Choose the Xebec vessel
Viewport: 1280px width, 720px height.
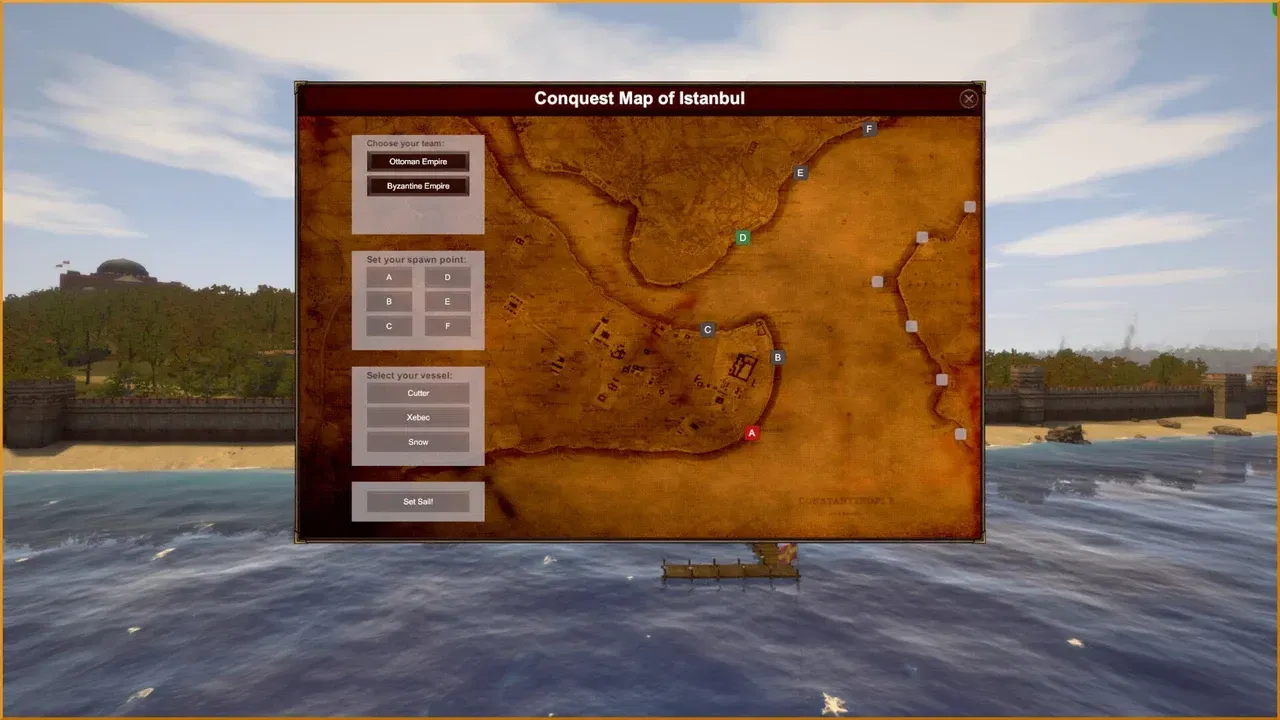tap(417, 417)
